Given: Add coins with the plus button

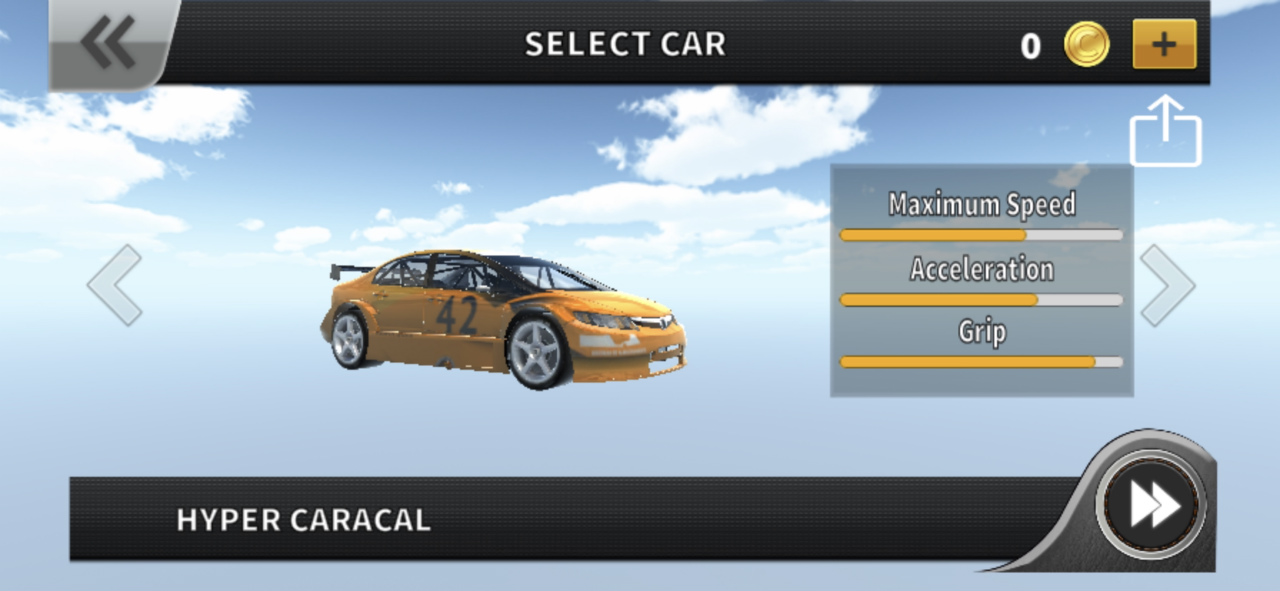Looking at the screenshot, I should click(x=1164, y=44).
